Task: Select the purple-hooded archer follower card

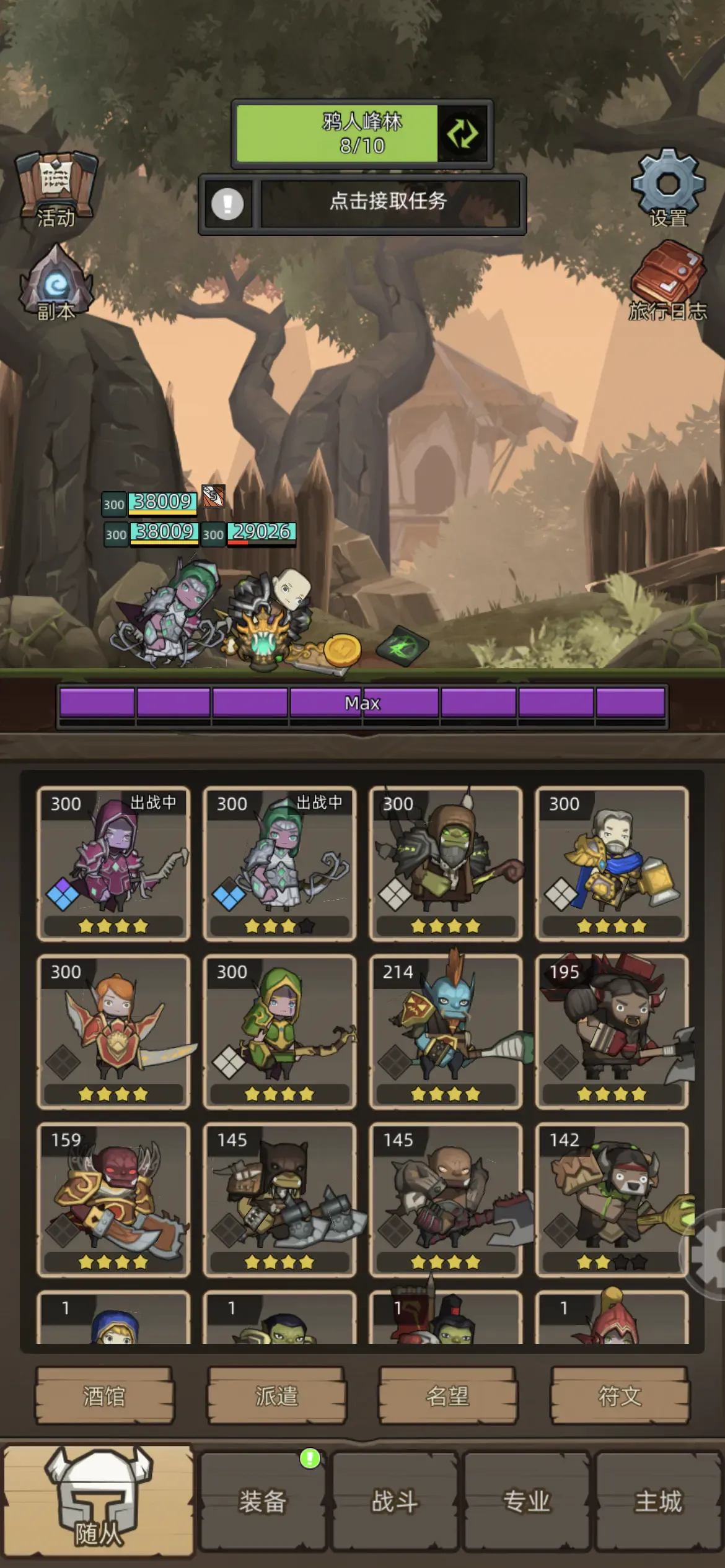Action: (x=113, y=863)
